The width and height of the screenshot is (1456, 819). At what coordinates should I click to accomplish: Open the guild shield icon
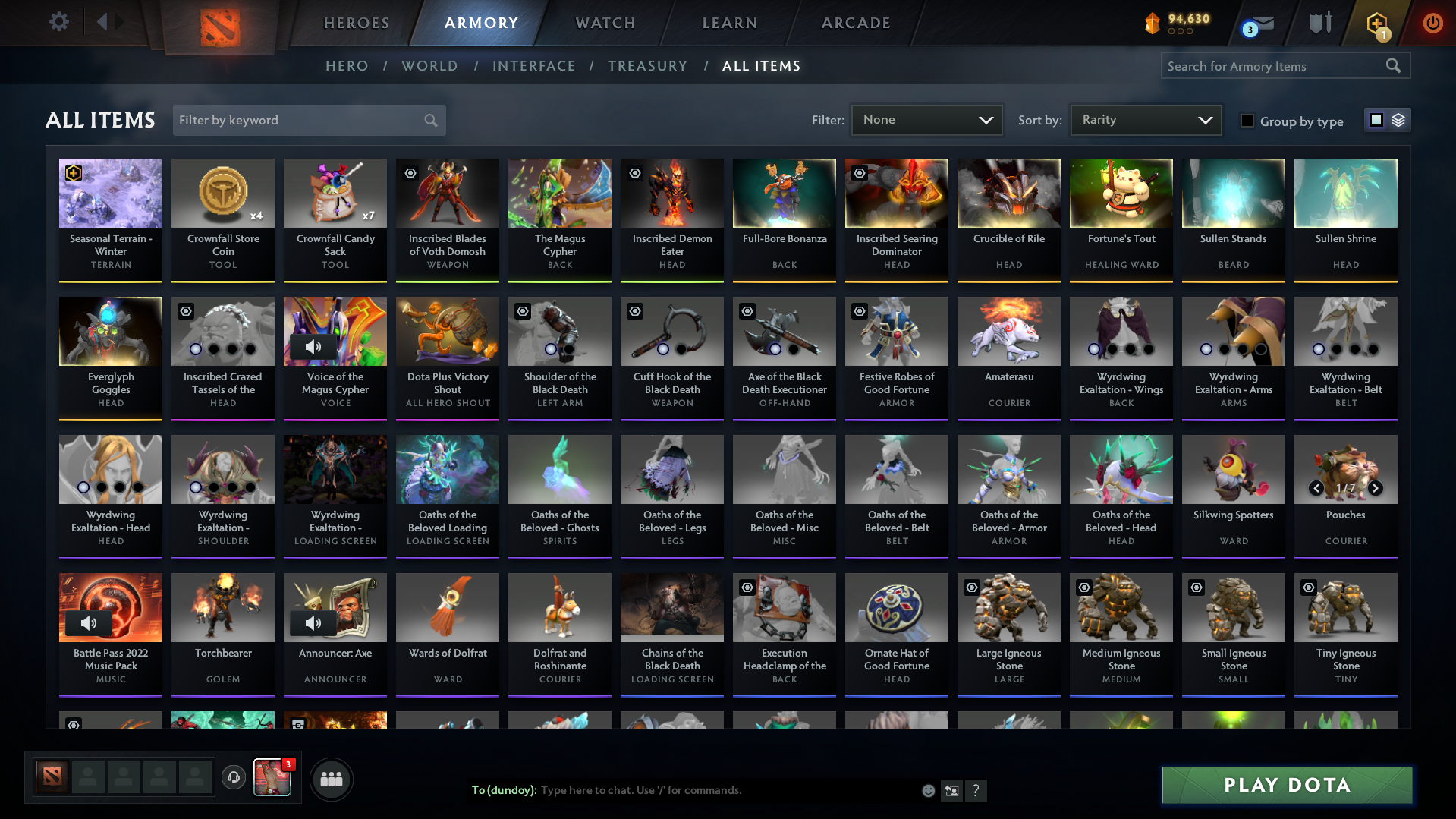click(1319, 23)
